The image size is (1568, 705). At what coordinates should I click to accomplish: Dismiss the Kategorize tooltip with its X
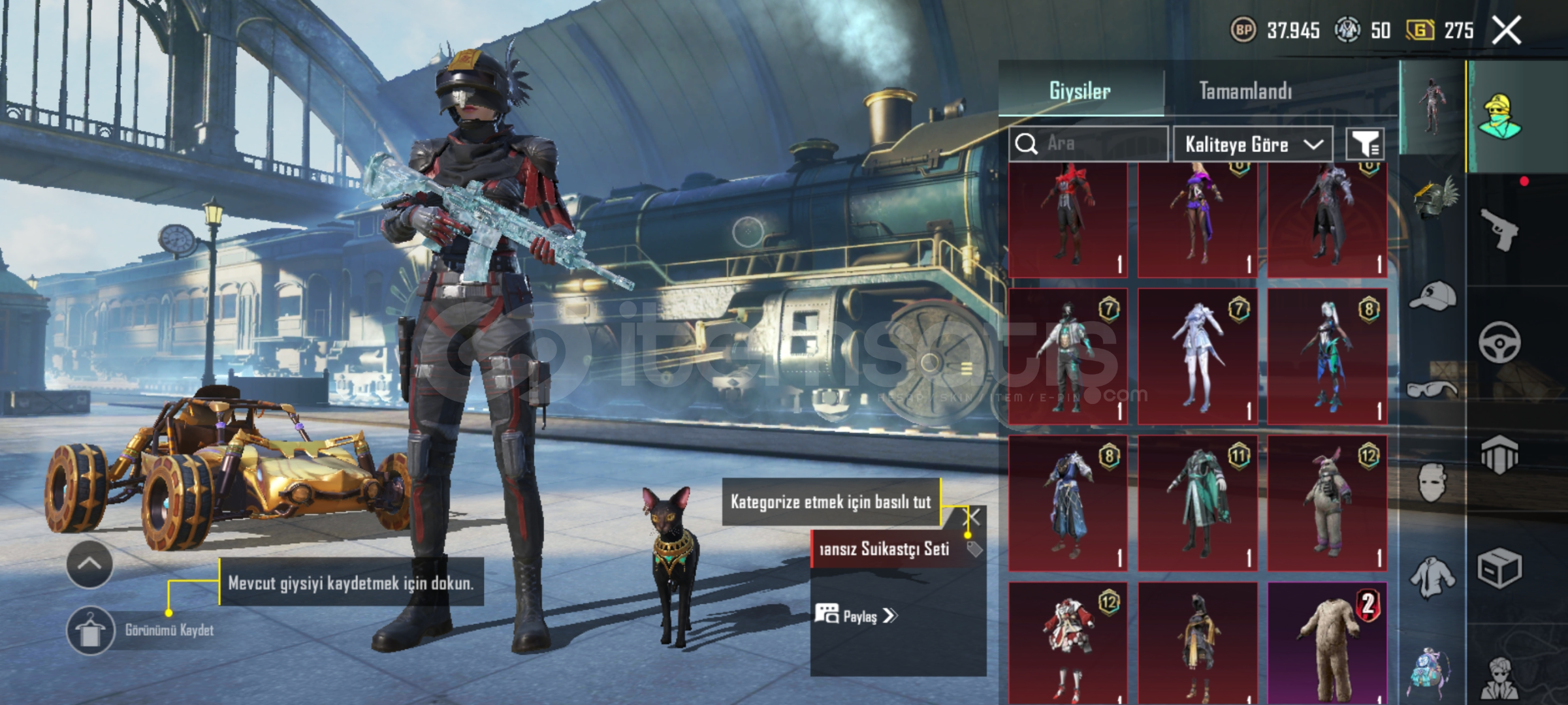pyautogui.click(x=973, y=518)
